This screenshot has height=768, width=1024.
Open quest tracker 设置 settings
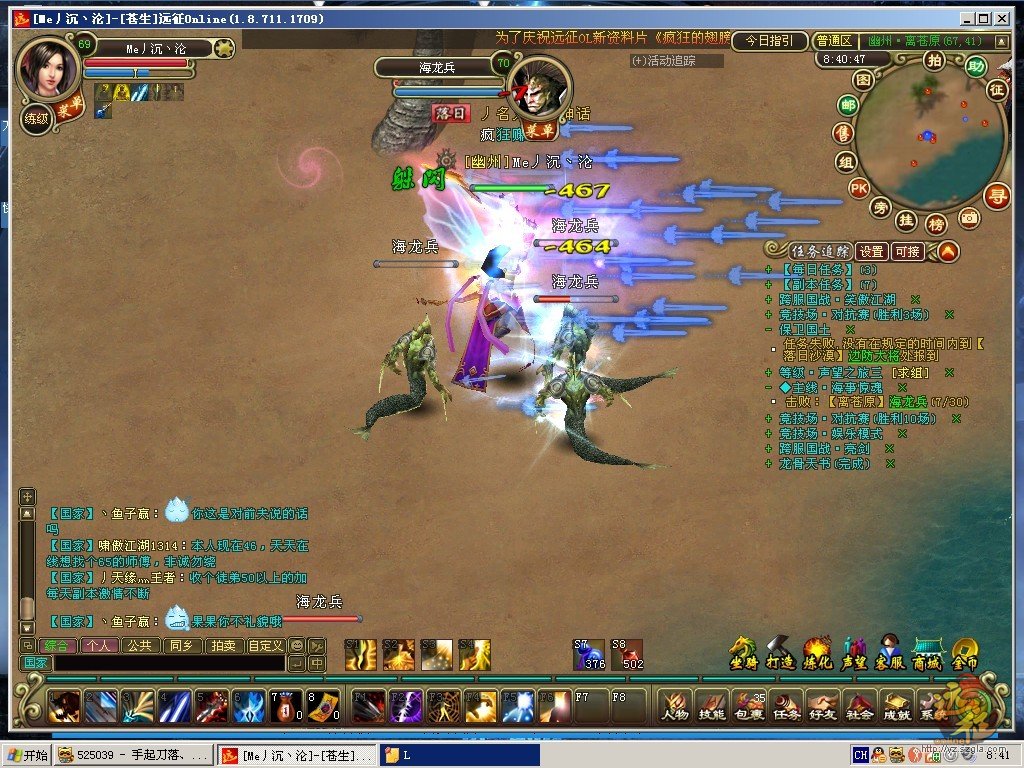(x=872, y=252)
